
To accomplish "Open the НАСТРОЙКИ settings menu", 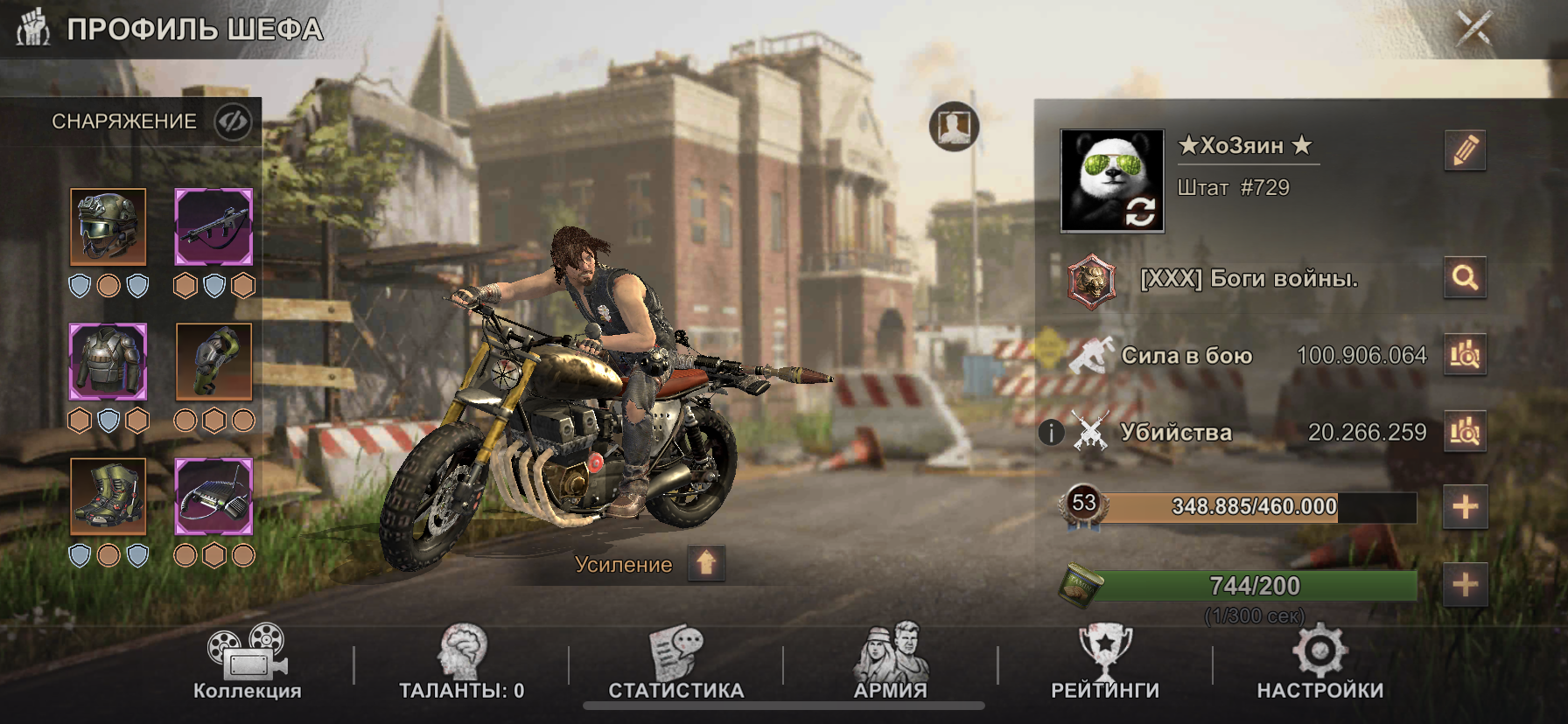I will pyautogui.click(x=1320, y=664).
